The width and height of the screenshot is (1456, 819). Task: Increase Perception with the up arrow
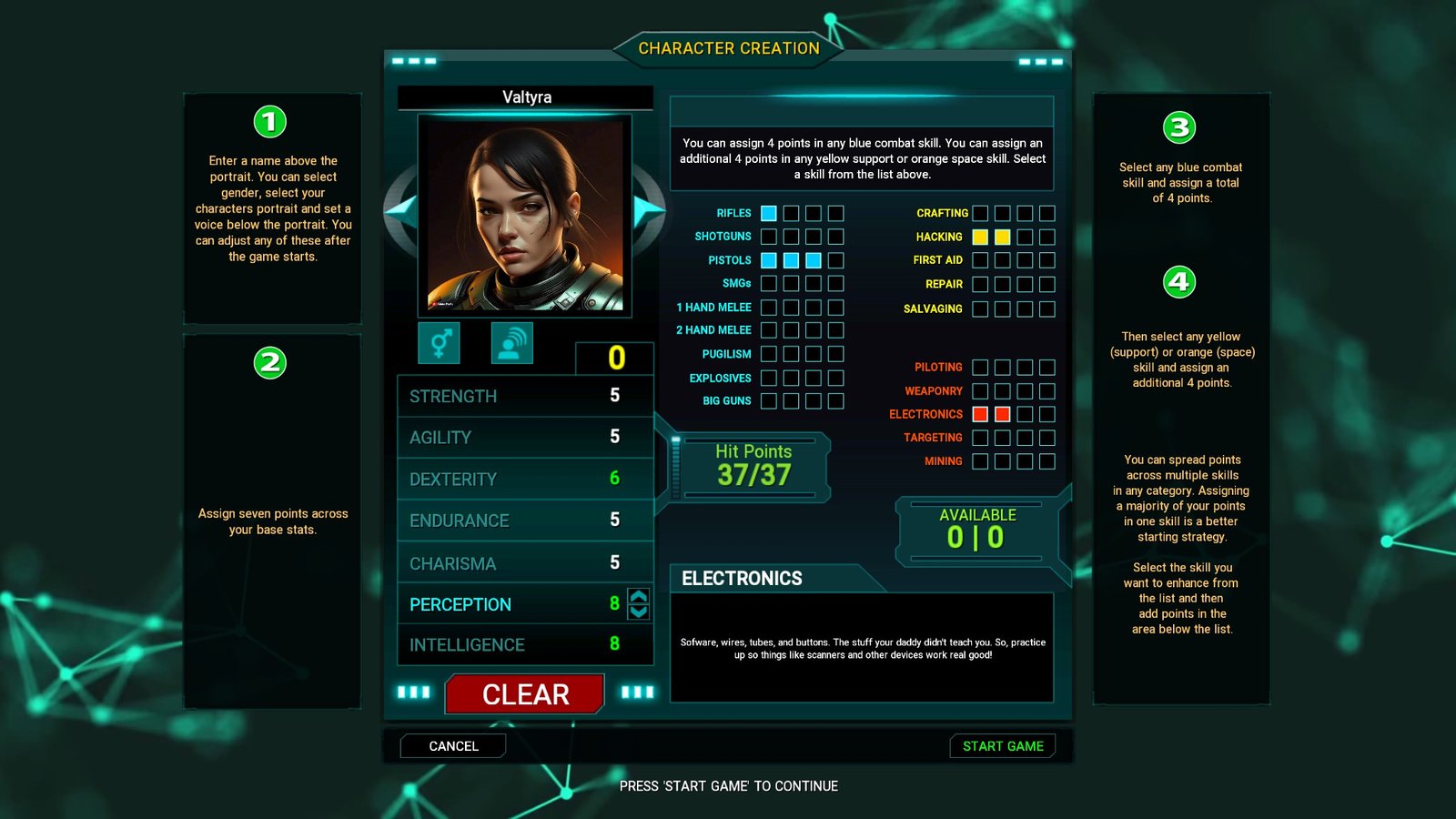pos(639,597)
